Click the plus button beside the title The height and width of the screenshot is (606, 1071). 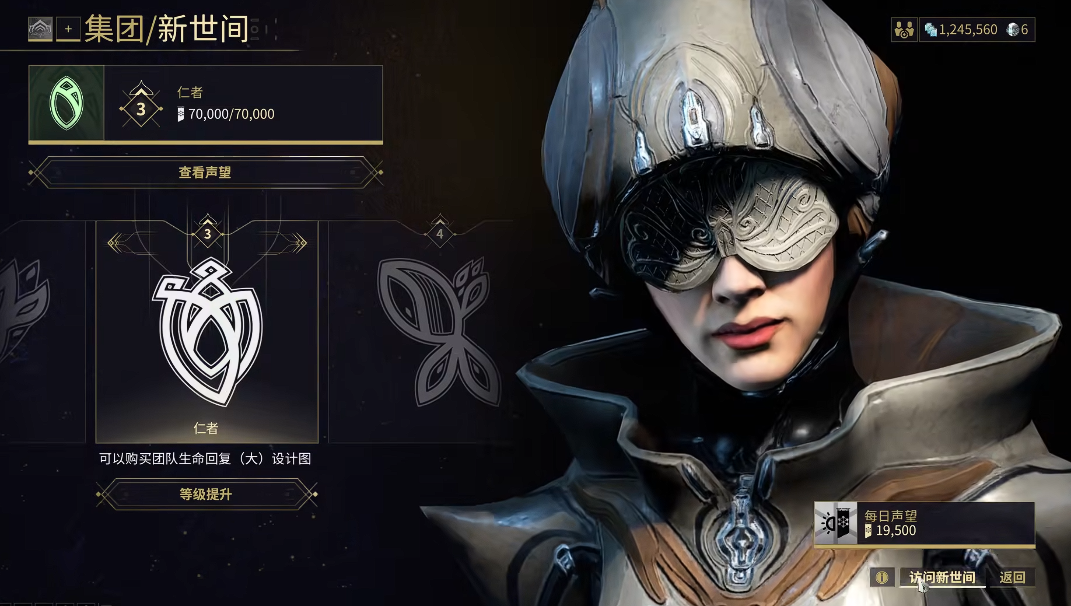68,29
